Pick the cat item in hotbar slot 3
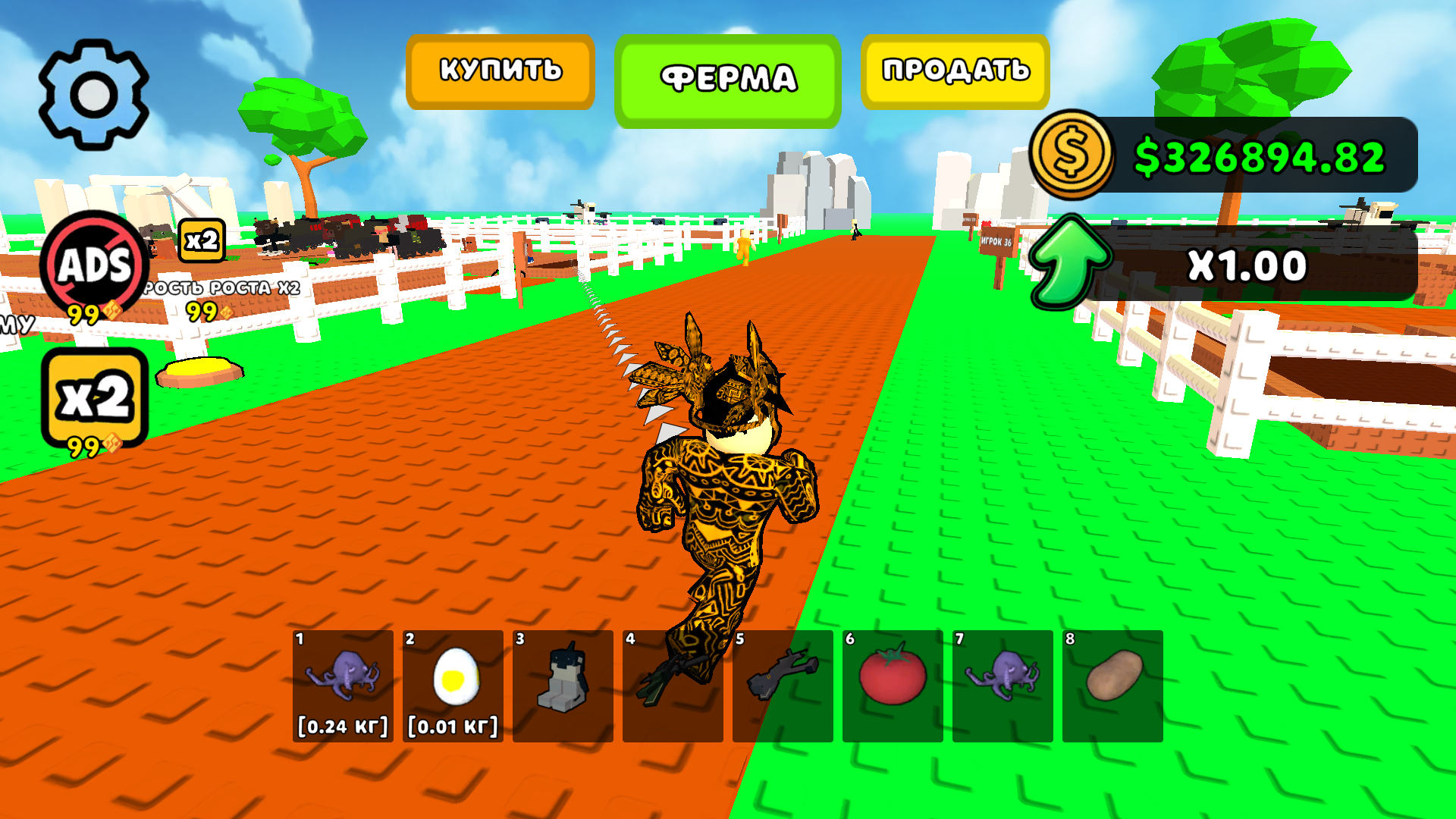The image size is (1456, 819). click(x=564, y=686)
